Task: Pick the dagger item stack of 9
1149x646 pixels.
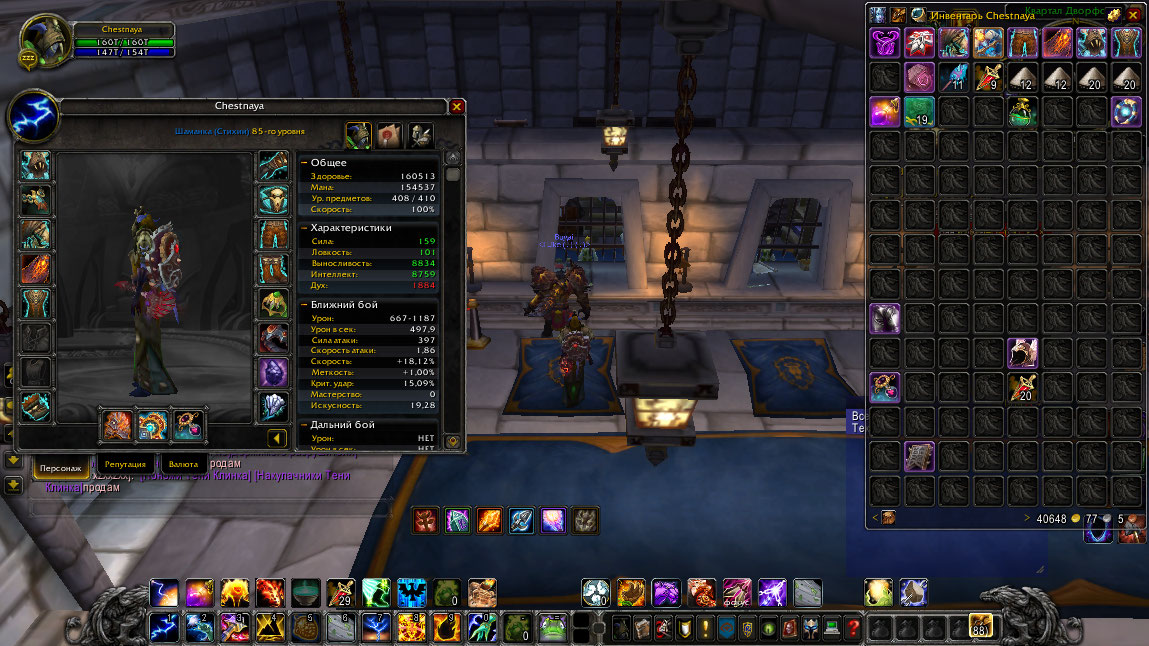Action: pos(987,77)
